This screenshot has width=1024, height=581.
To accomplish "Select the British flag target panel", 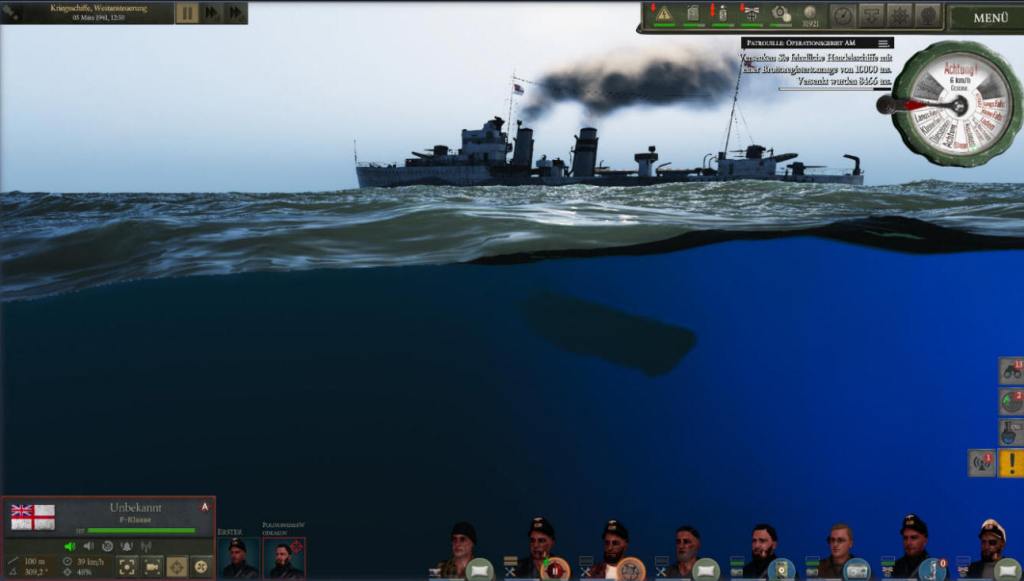I will (33, 516).
